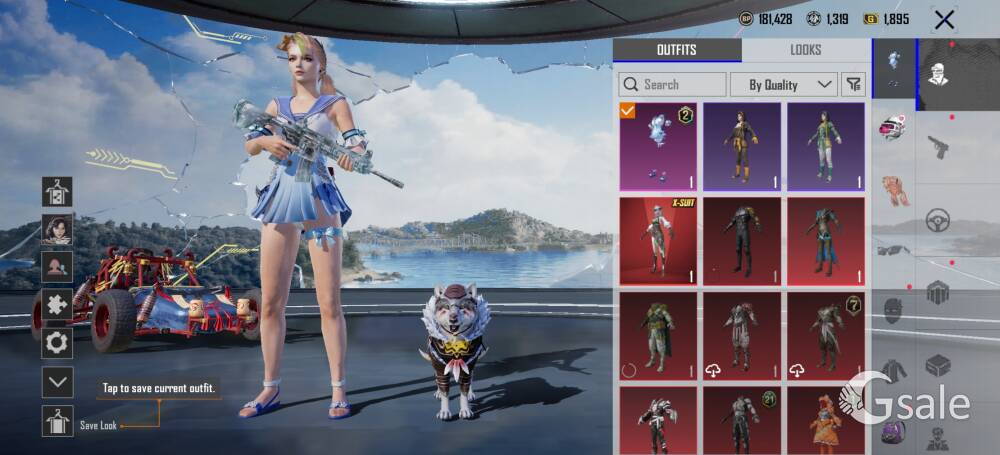Select the checked ghost outfit set

[x=657, y=146]
